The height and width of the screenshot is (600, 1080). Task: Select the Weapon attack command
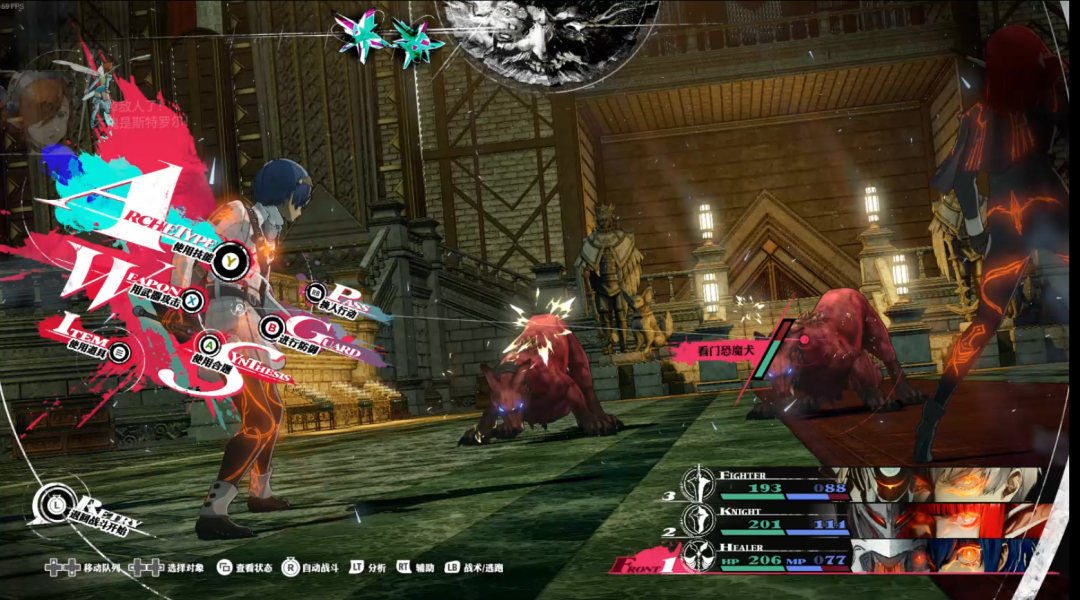(193, 299)
